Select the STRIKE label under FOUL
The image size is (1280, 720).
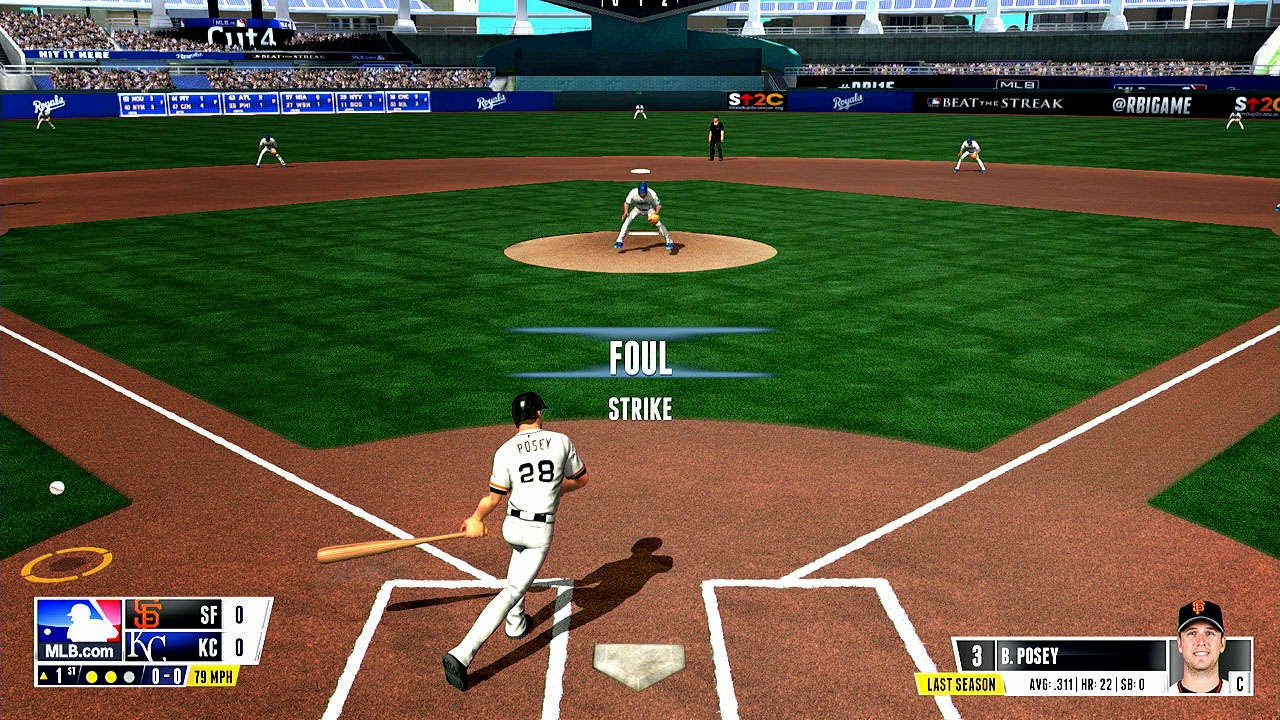click(x=640, y=408)
